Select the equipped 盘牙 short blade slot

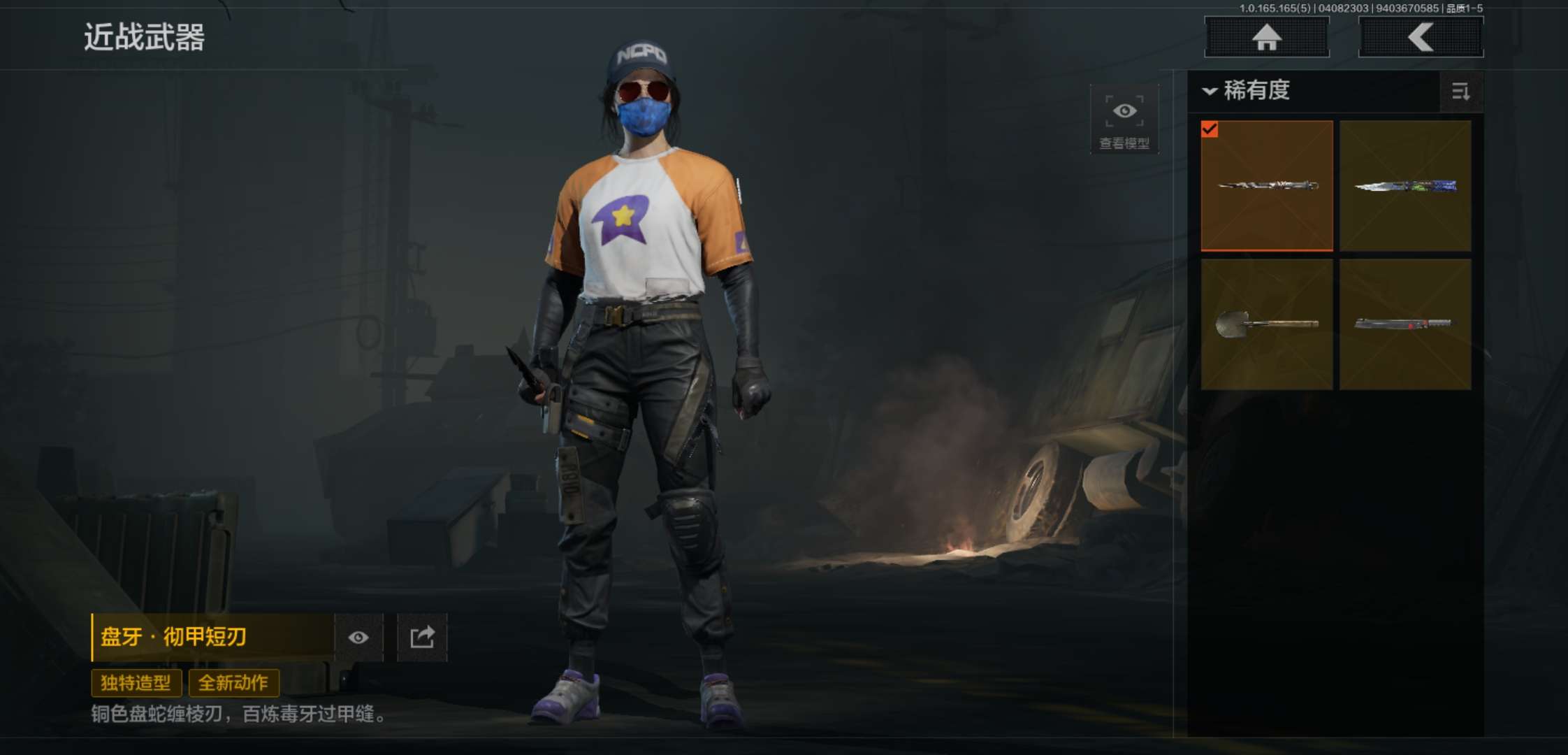pos(1267,186)
